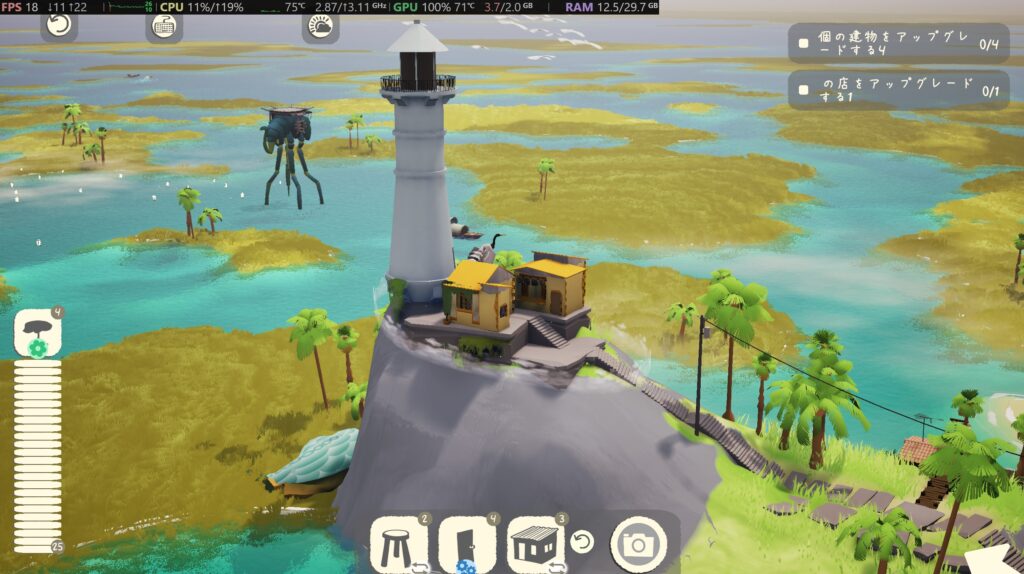The height and width of the screenshot is (574, 1024).
Task: Click the shop upgrade objective showing 0/1
Action: pyautogui.click(x=898, y=90)
